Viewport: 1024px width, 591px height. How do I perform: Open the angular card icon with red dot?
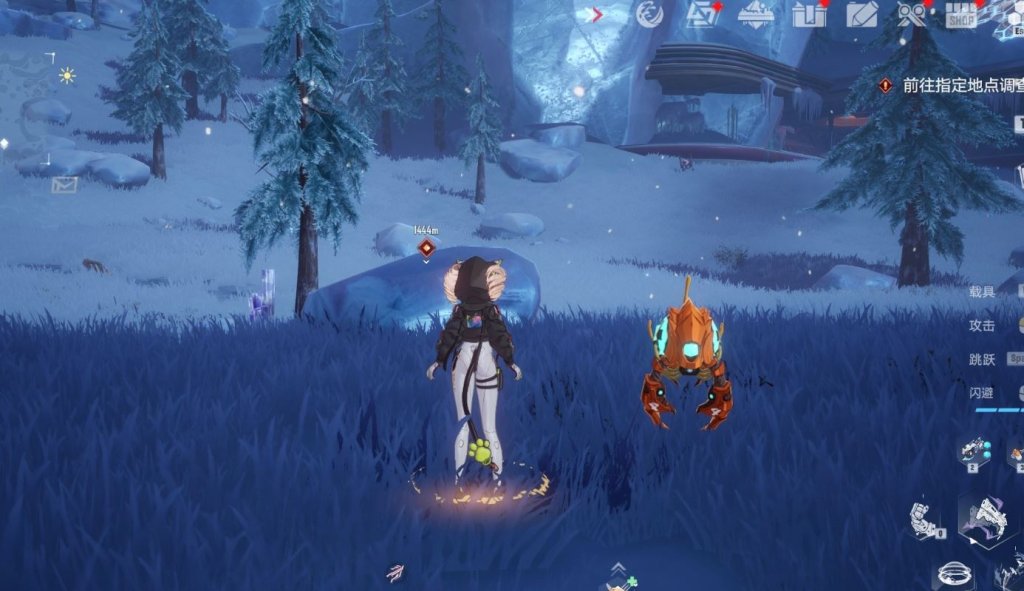coord(704,14)
